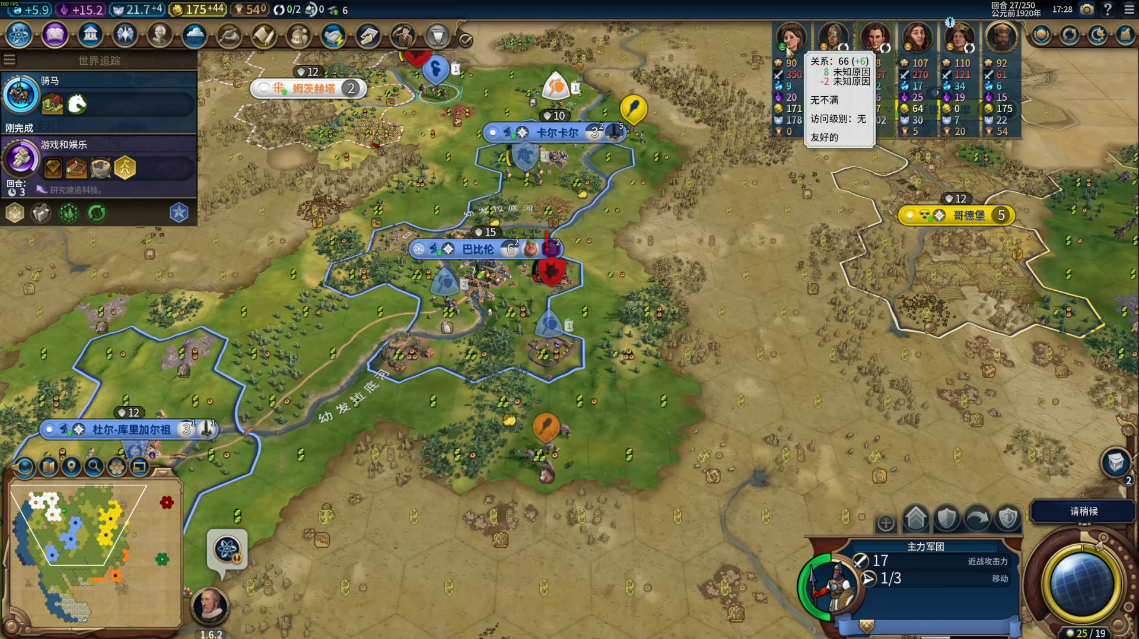Open the civics tree book icon

[55, 36]
